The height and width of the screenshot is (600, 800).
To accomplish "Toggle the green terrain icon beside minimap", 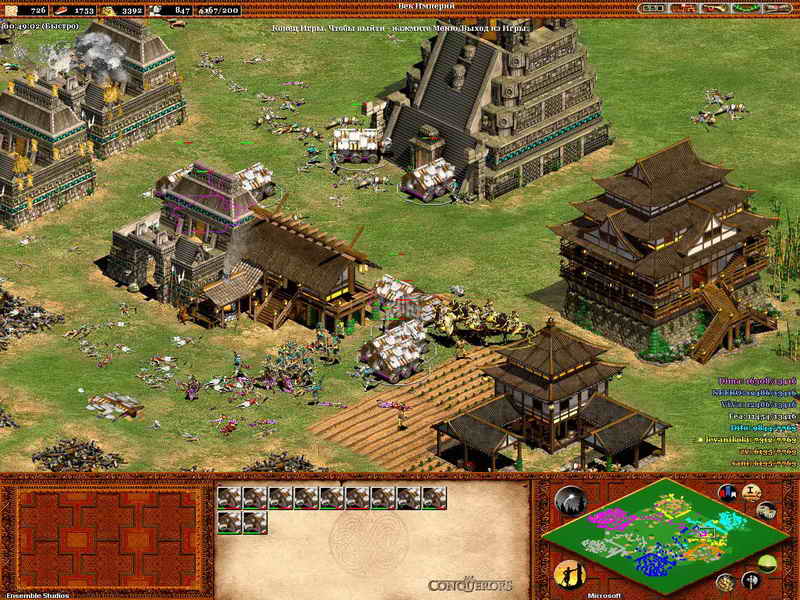I will point(766,562).
